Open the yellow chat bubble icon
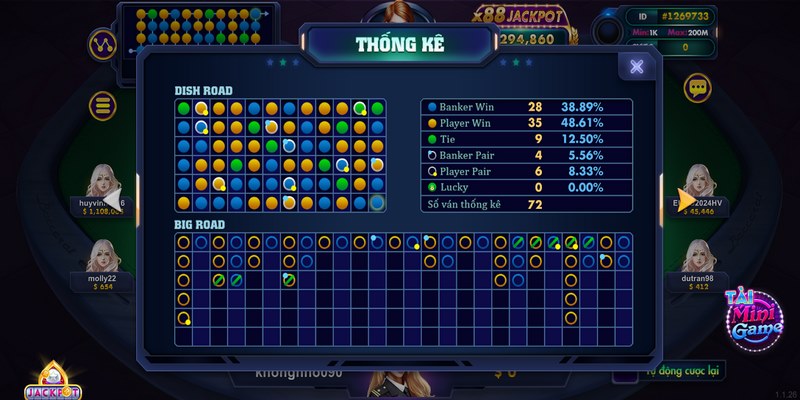 click(x=696, y=88)
